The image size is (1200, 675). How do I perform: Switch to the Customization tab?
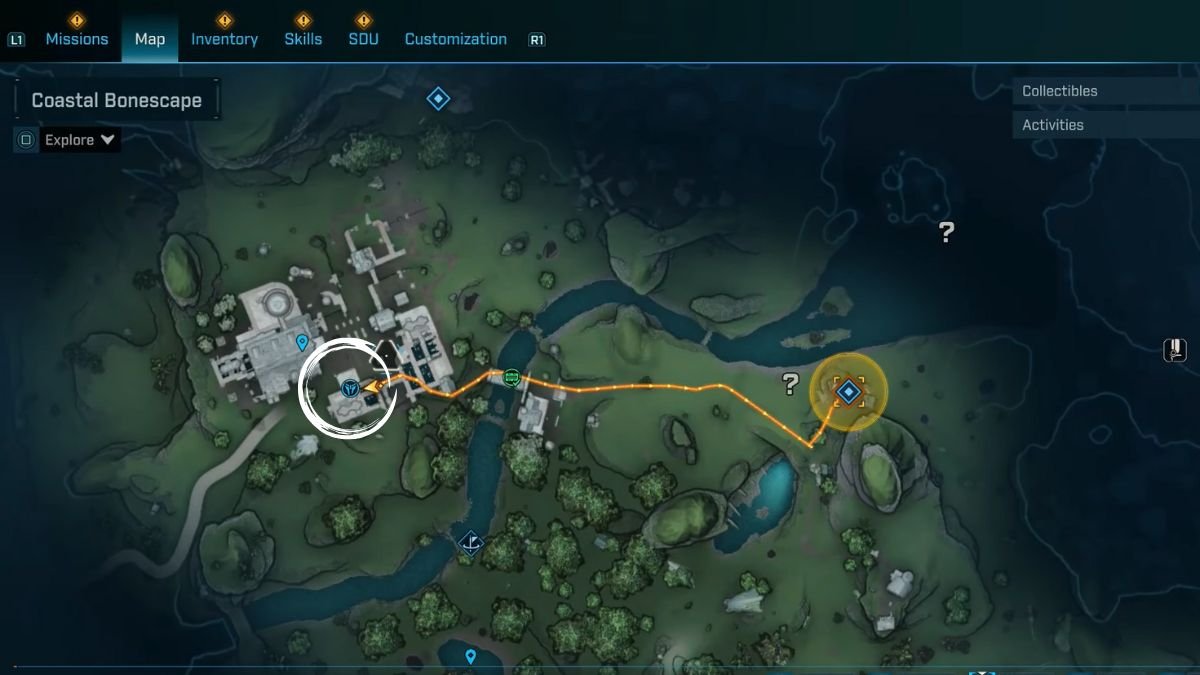(x=455, y=39)
